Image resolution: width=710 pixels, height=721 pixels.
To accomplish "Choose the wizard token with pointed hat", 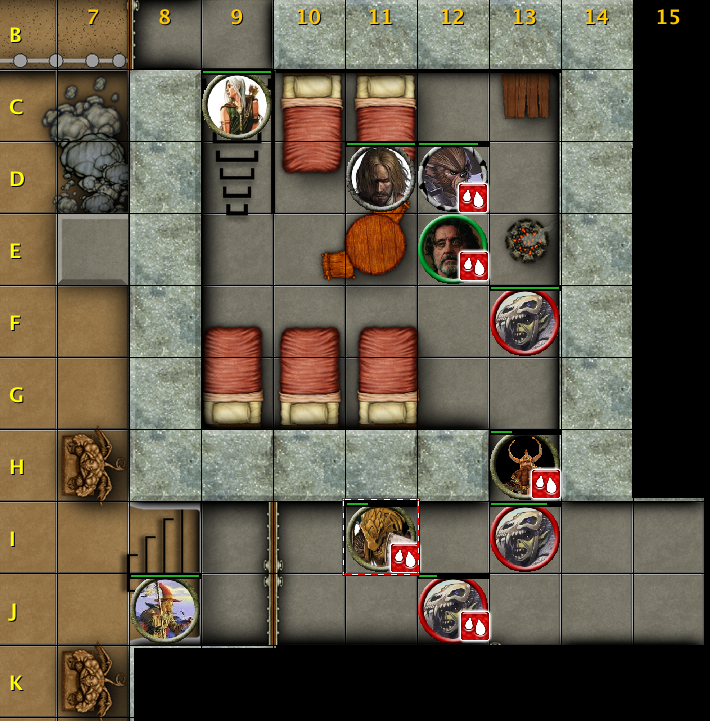I will [165, 609].
